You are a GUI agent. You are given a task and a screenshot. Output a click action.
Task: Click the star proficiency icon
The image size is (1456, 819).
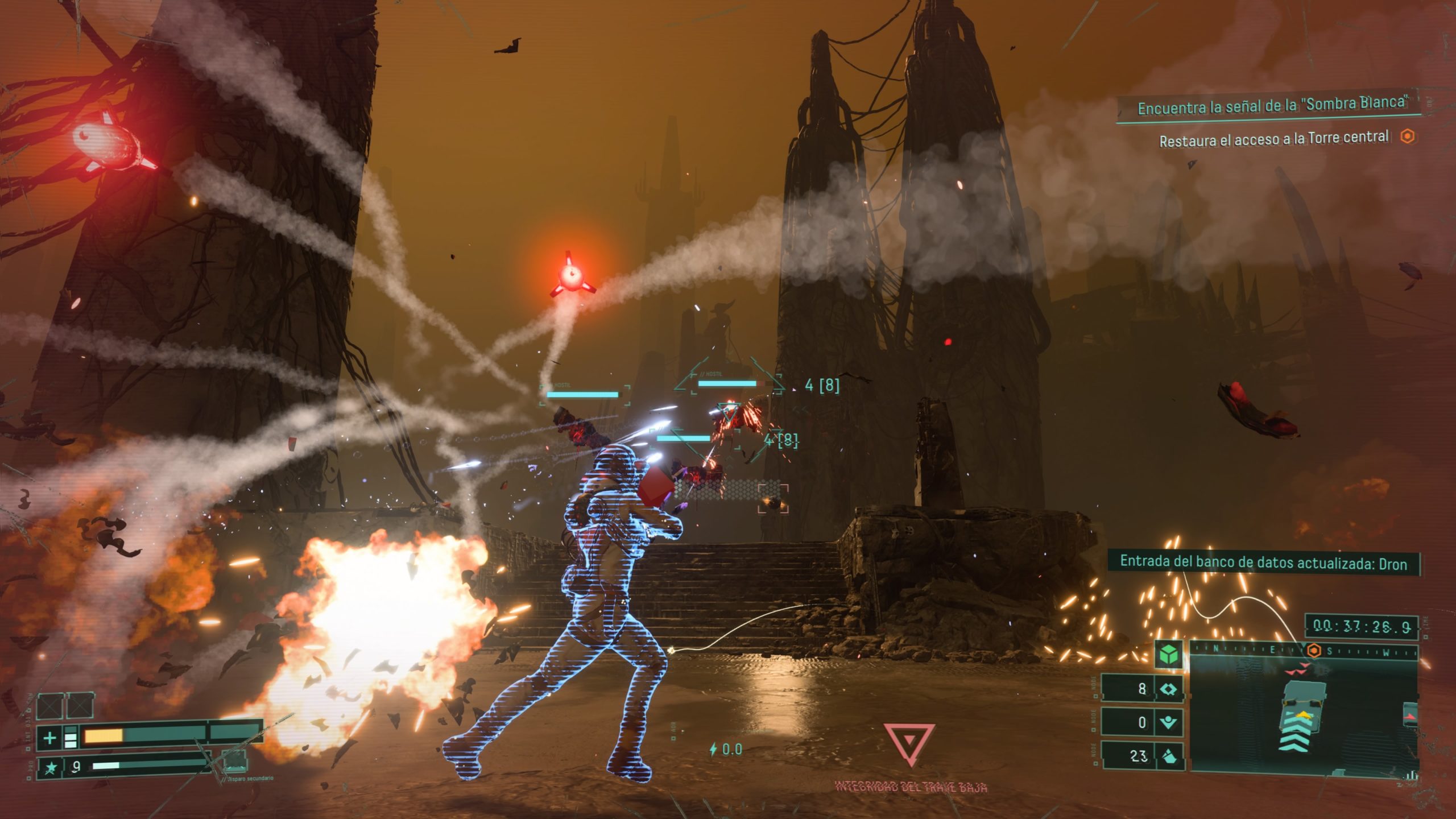(51, 768)
